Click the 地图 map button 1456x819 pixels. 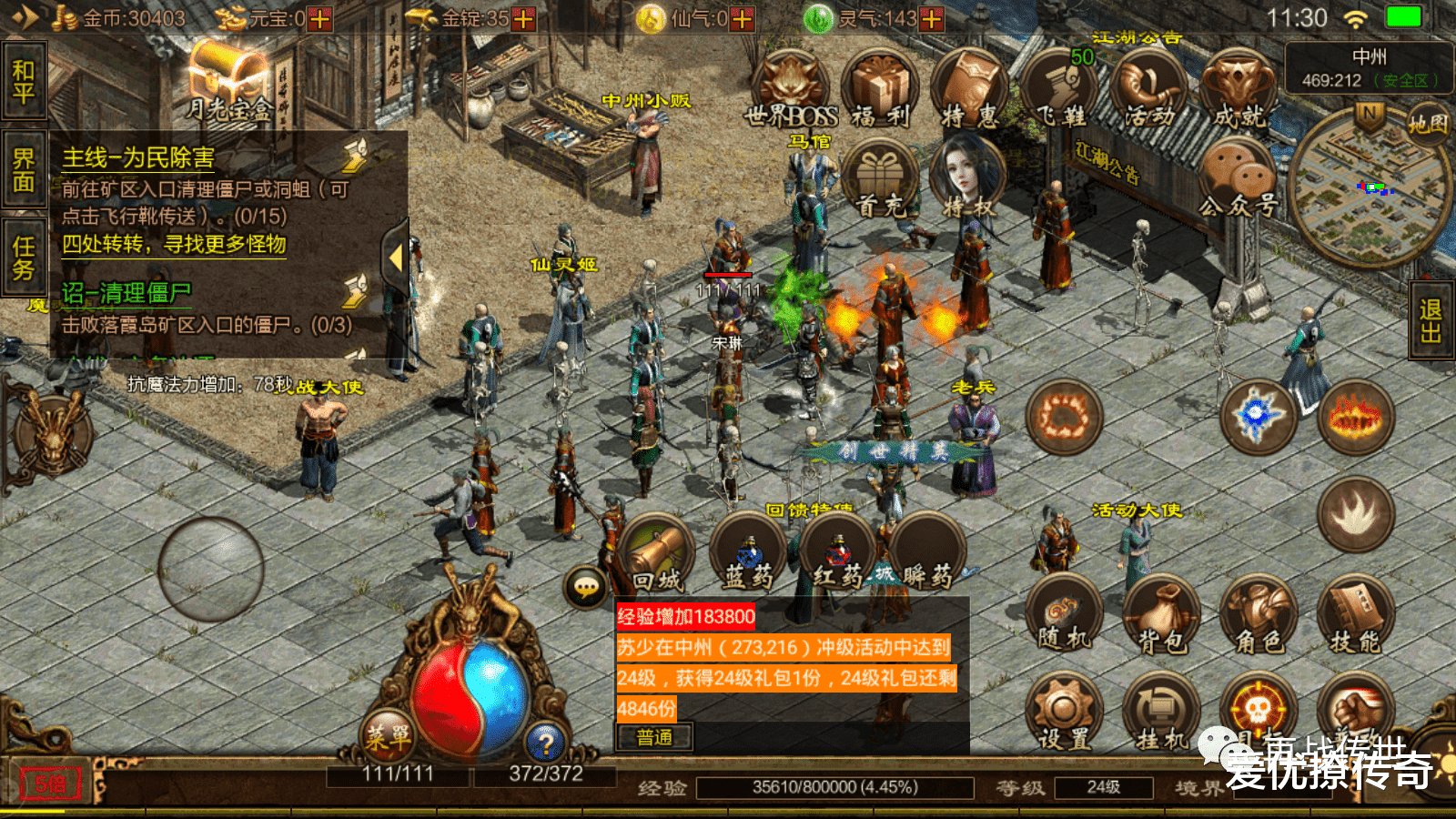click(1427, 123)
